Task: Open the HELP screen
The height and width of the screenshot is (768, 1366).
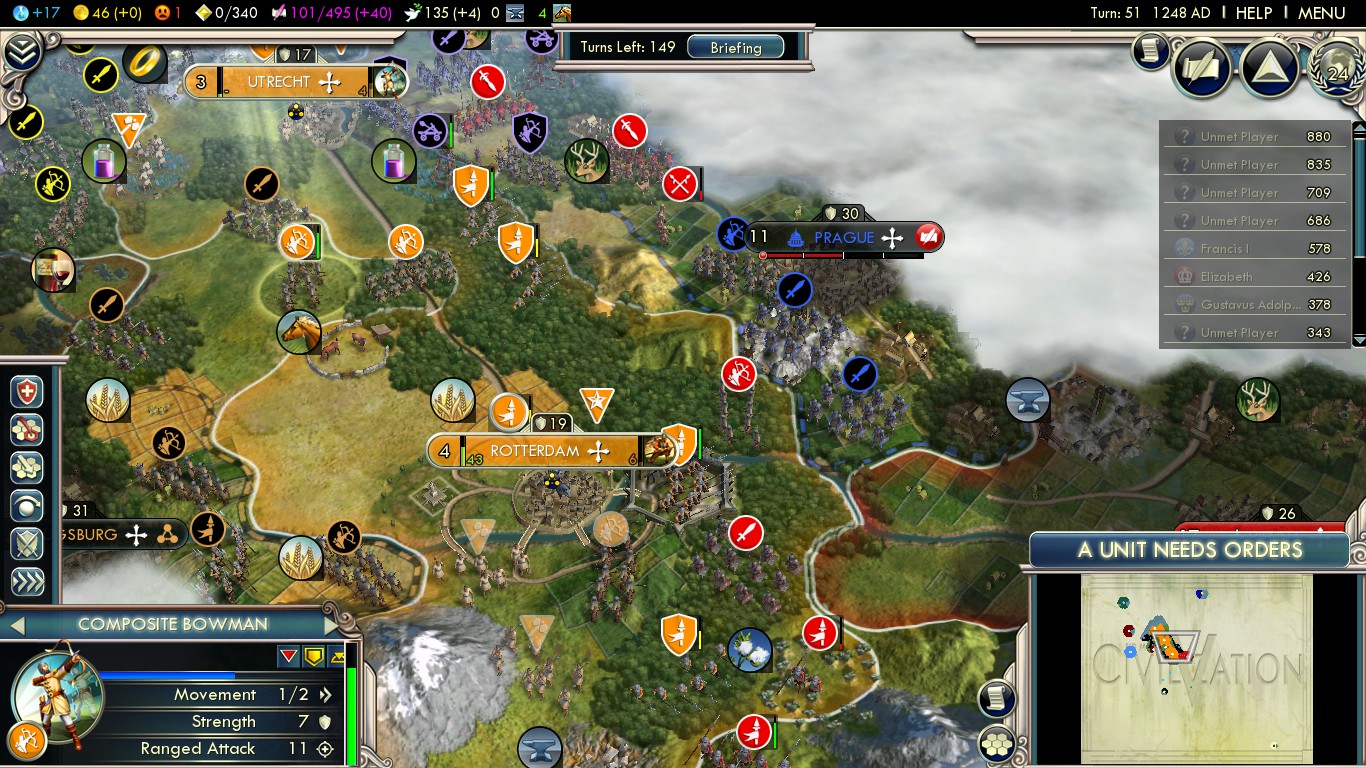Action: [x=1253, y=13]
